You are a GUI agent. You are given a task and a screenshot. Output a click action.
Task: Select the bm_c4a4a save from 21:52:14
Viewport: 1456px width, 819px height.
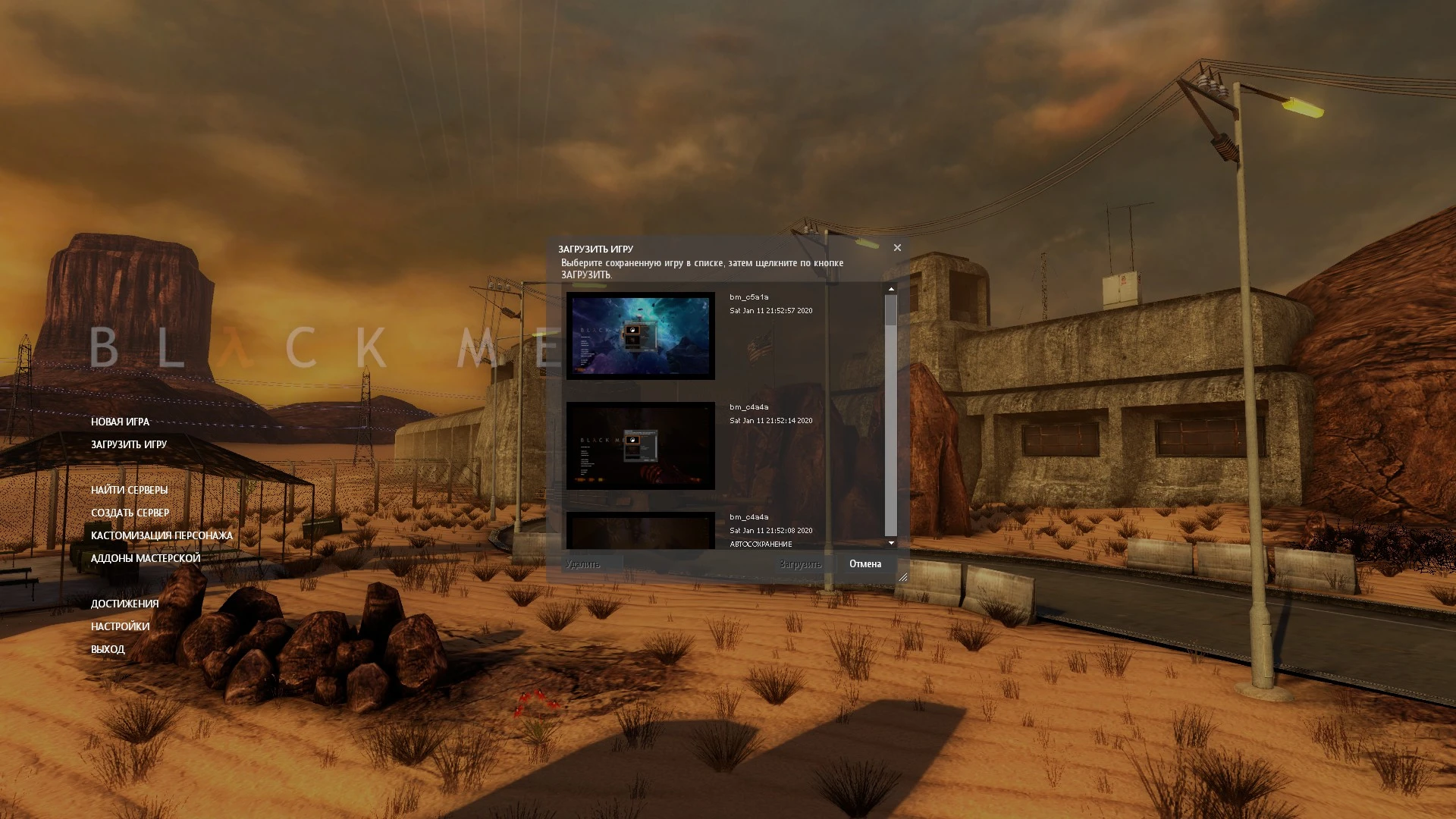point(641,446)
